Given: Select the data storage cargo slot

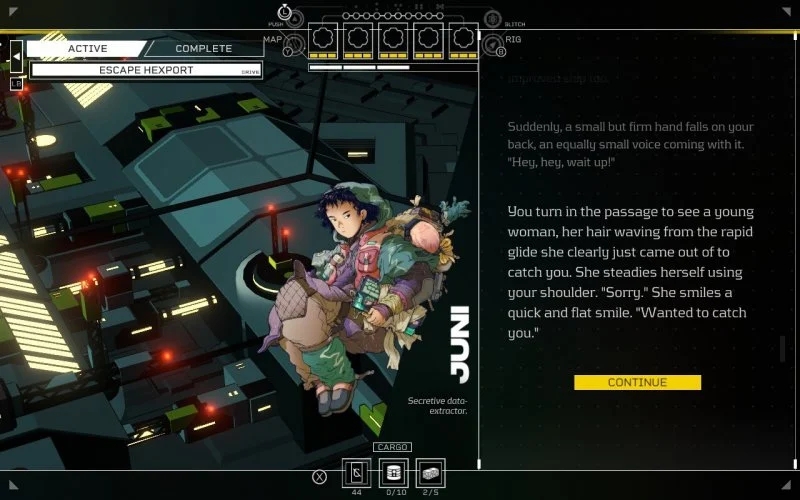Looking at the screenshot, I should [394, 473].
